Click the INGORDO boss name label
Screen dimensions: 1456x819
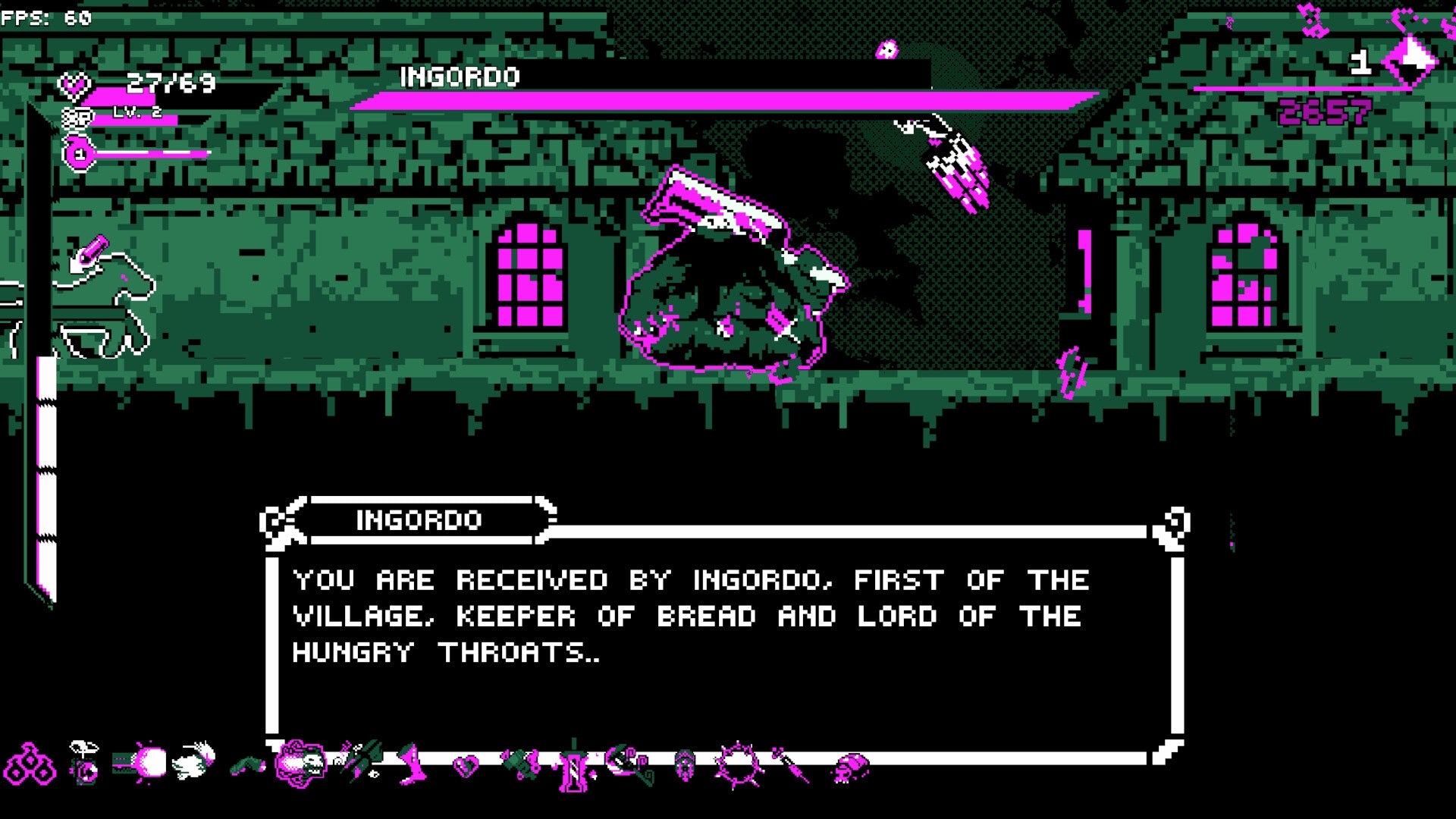coord(461,77)
